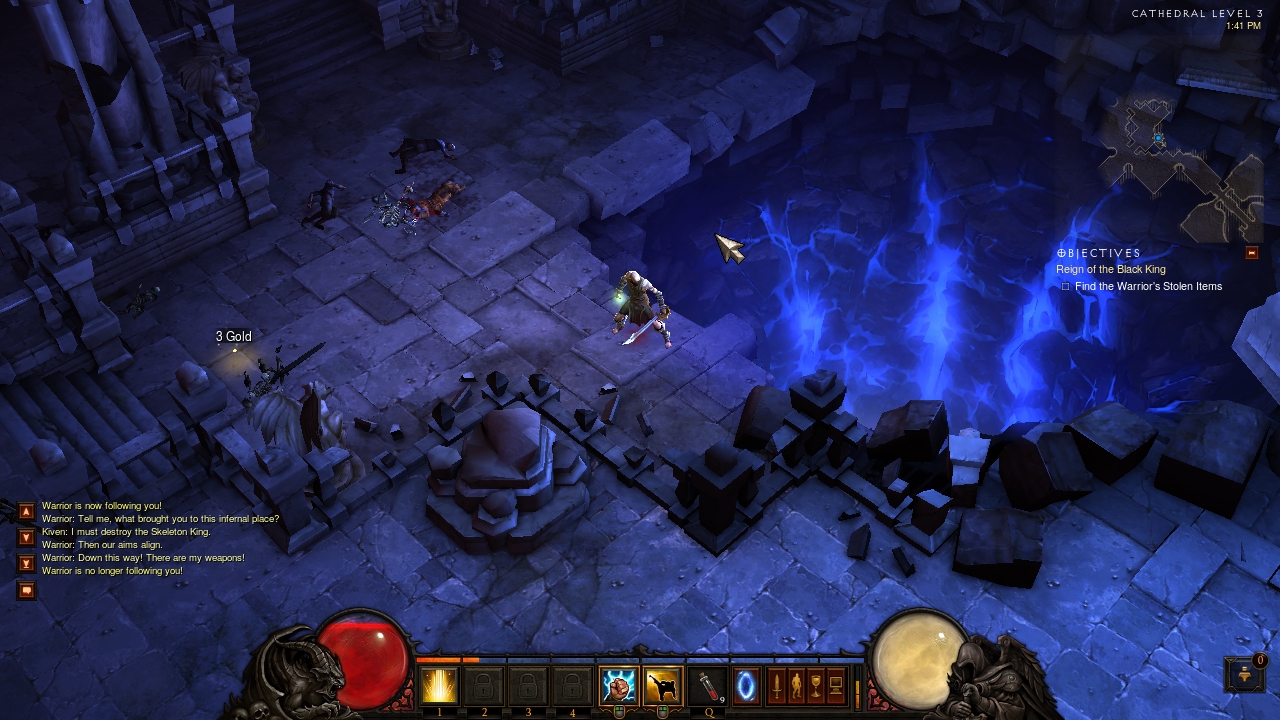Screen dimensions: 1280x720
Task: Use the lightning fist primary skill
Action: [618, 686]
